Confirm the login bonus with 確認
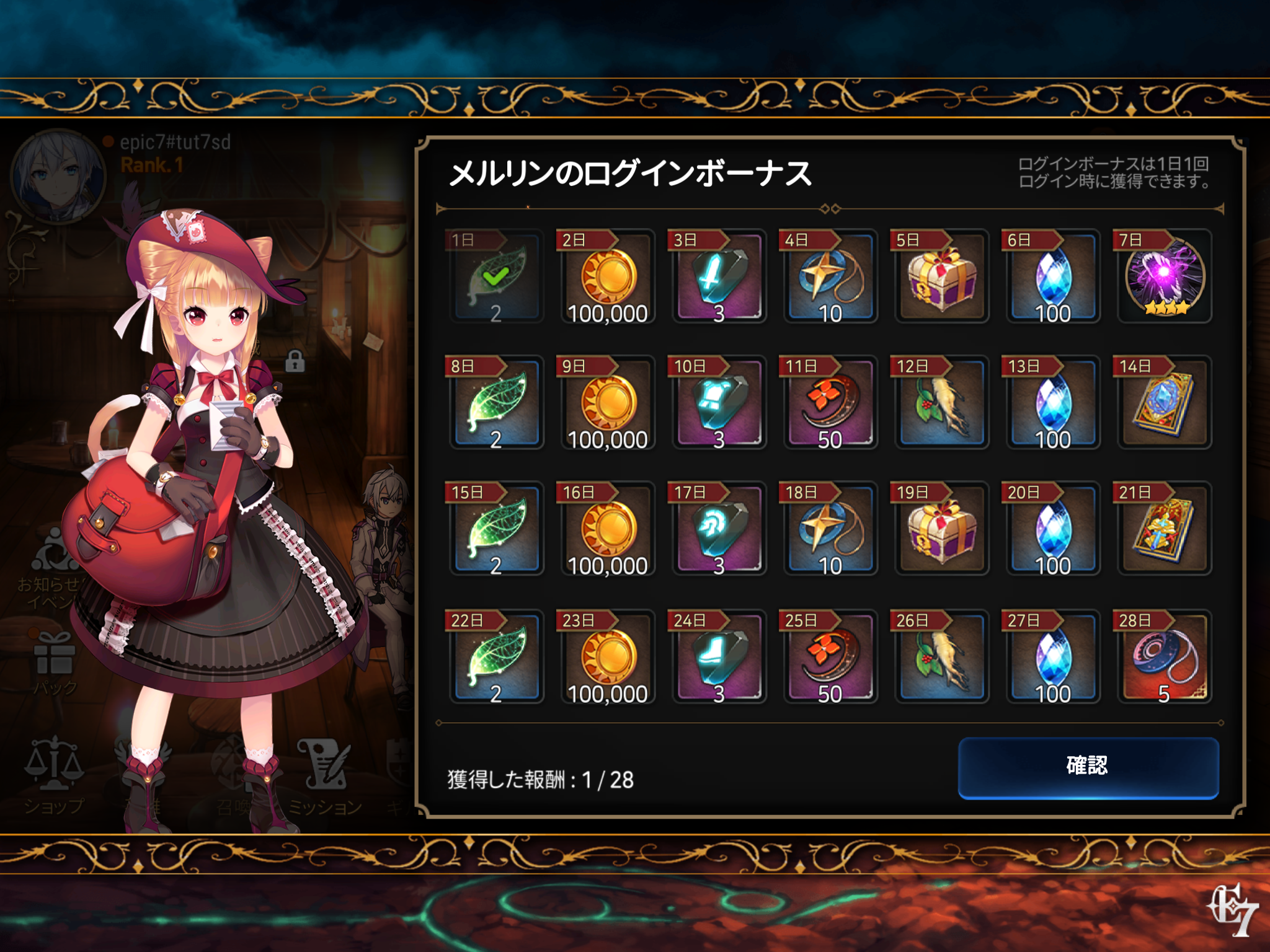The image size is (1270, 952). click(1088, 767)
